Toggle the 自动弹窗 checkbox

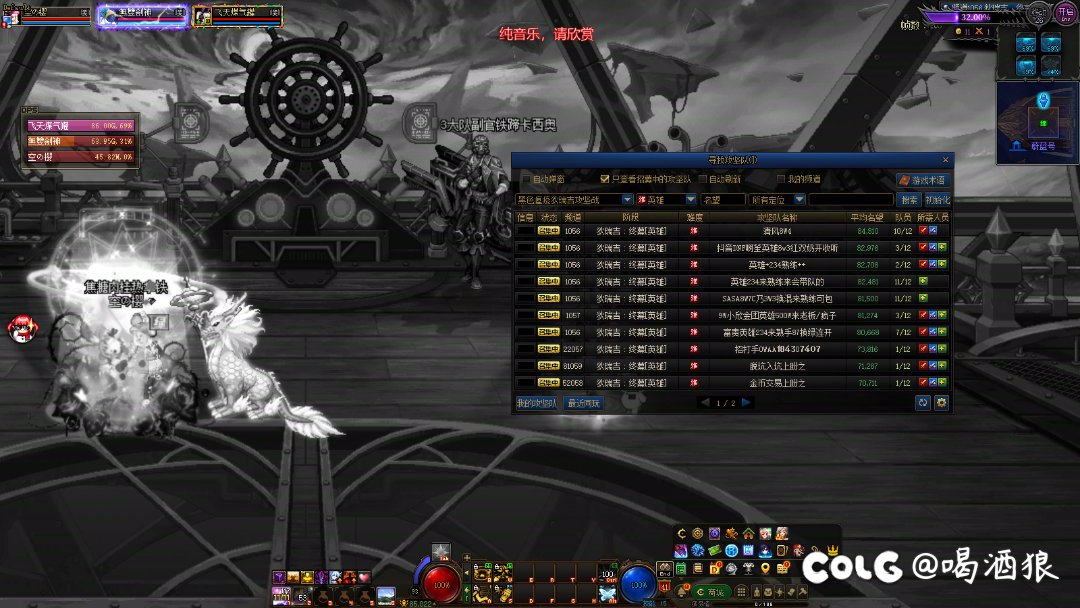point(525,179)
